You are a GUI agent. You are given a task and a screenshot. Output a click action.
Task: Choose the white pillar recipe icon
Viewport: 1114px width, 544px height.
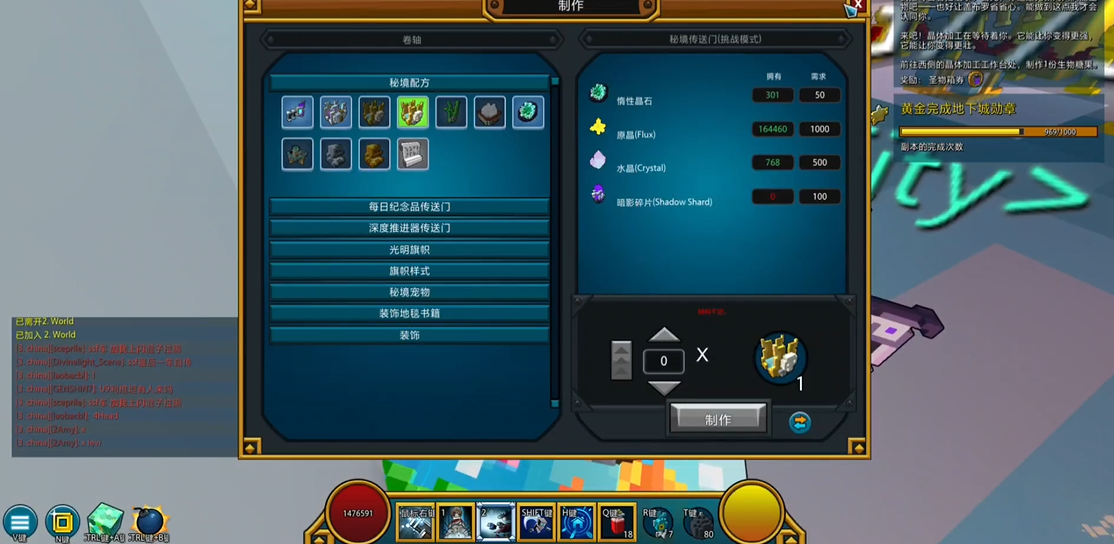point(412,154)
